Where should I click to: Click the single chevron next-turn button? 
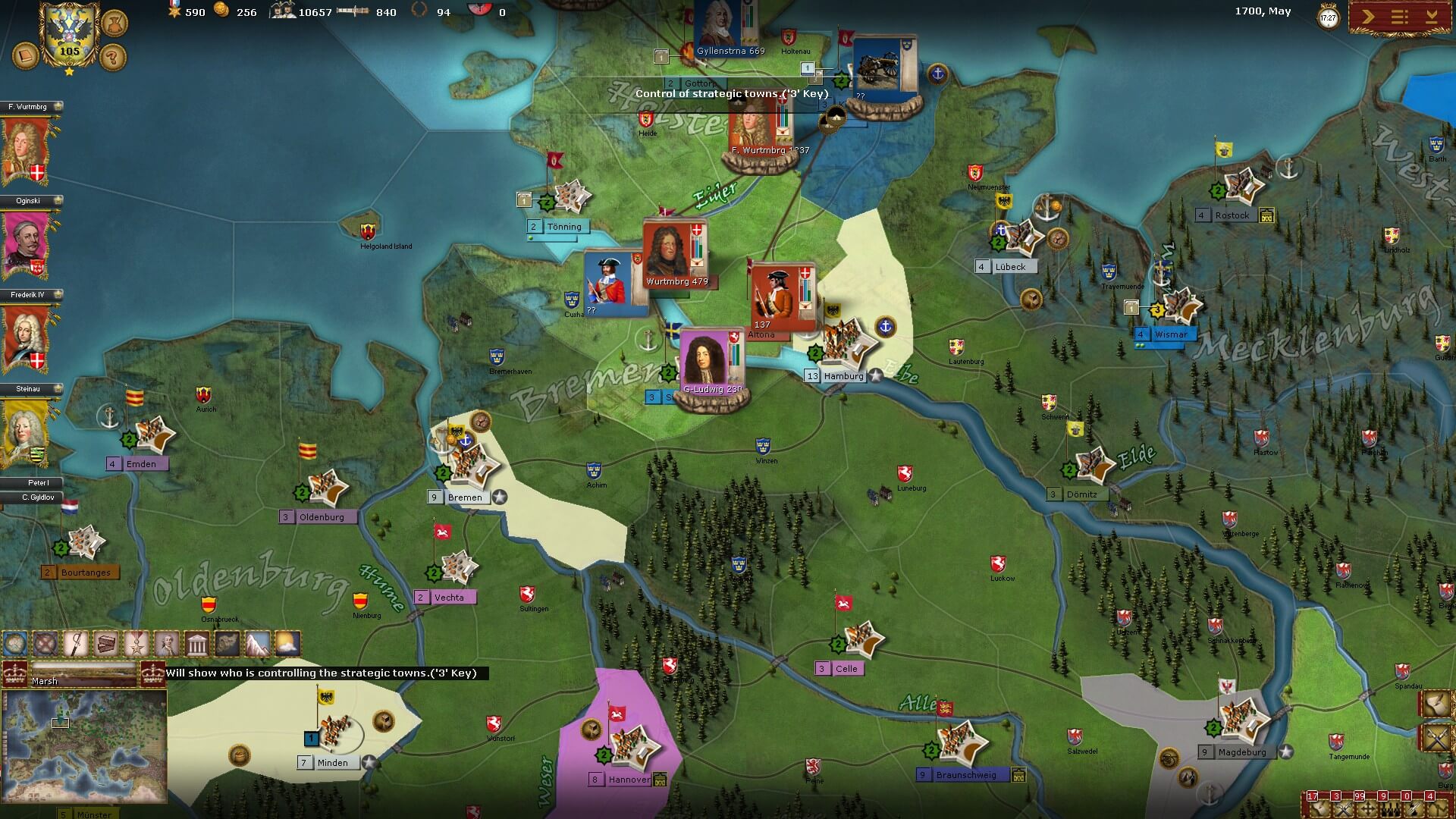tap(1367, 17)
